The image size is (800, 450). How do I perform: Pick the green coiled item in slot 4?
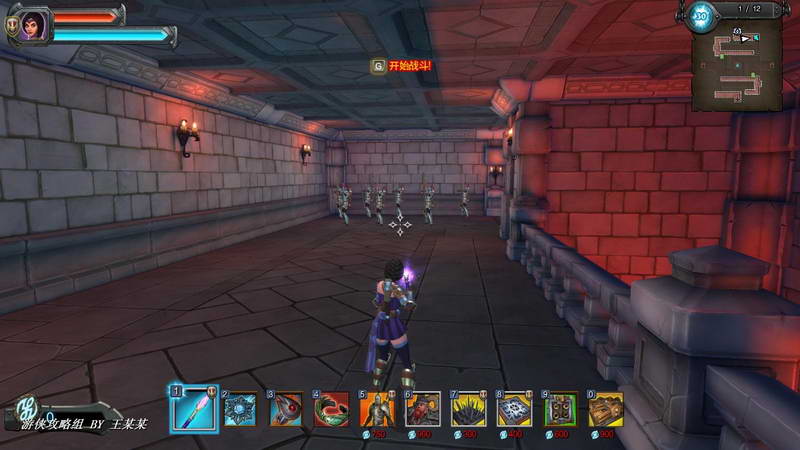pos(332,409)
